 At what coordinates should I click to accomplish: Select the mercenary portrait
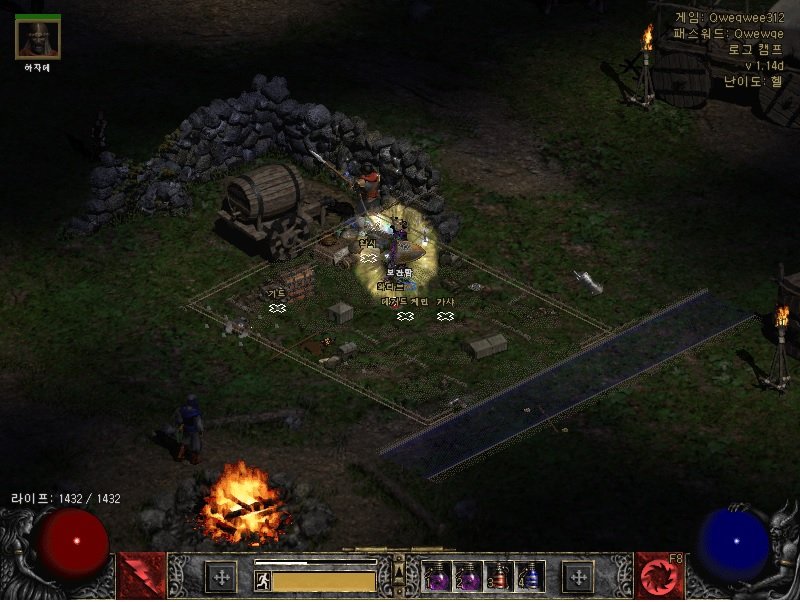point(38,38)
